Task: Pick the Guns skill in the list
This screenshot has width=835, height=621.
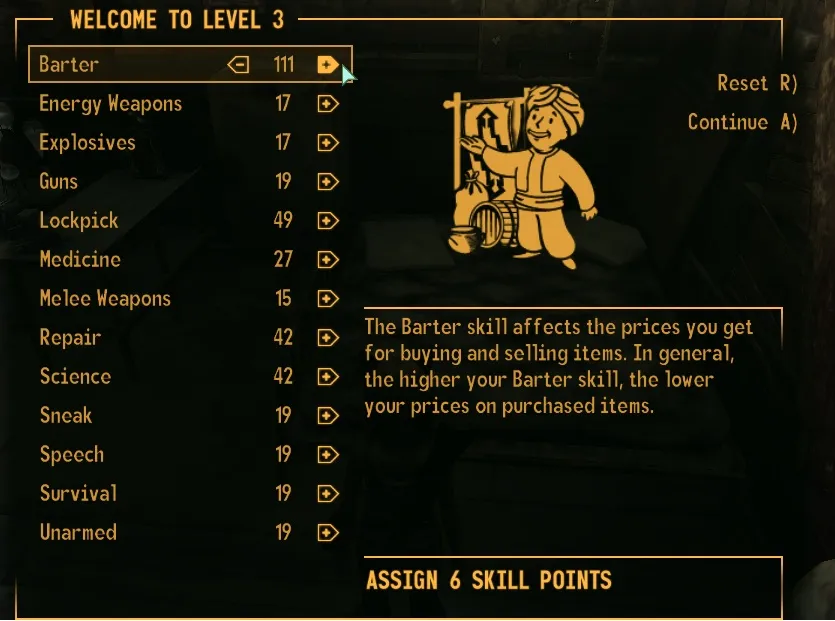Action: tap(58, 182)
